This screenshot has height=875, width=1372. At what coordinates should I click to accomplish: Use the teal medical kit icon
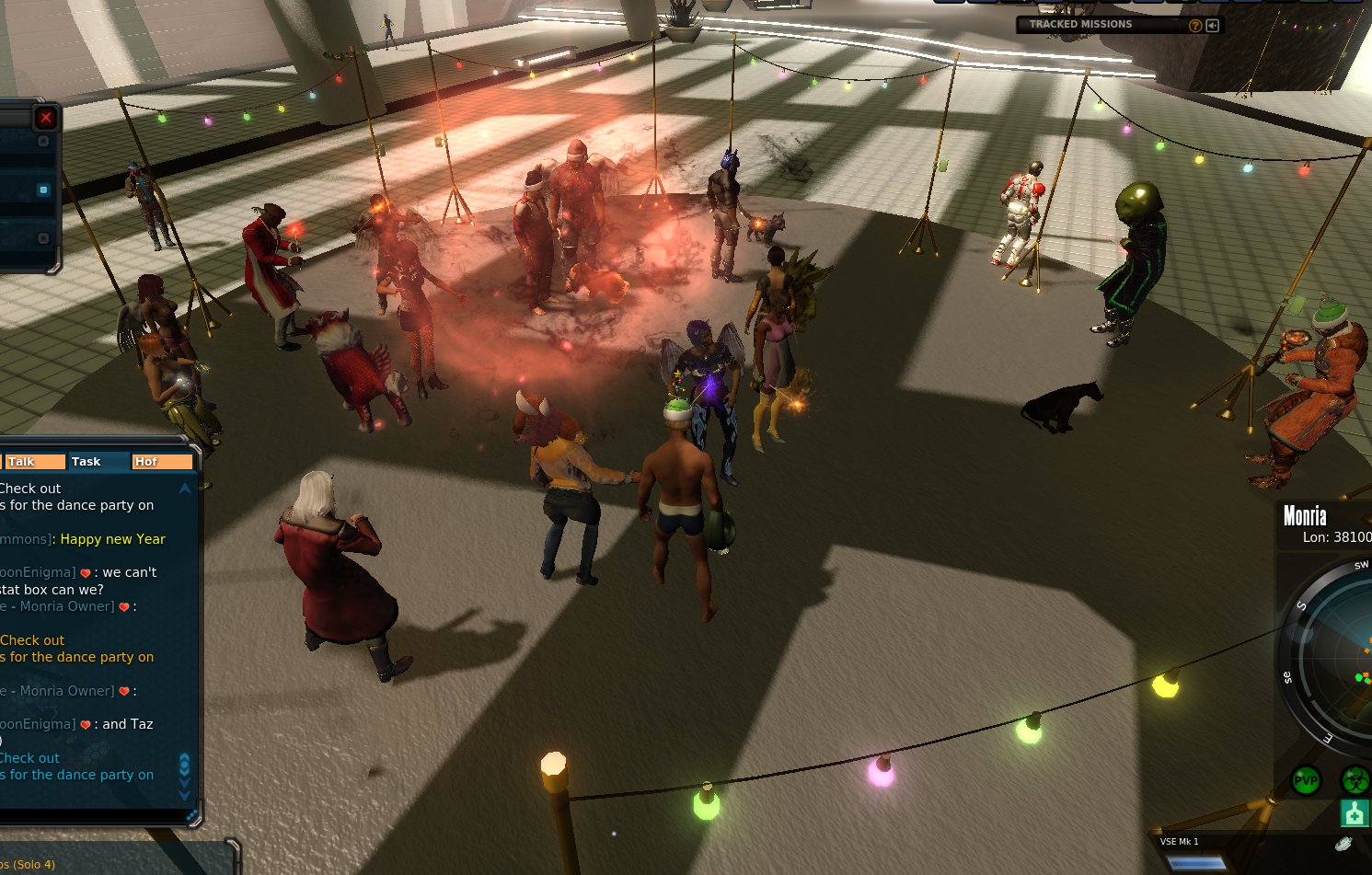coord(1355,814)
